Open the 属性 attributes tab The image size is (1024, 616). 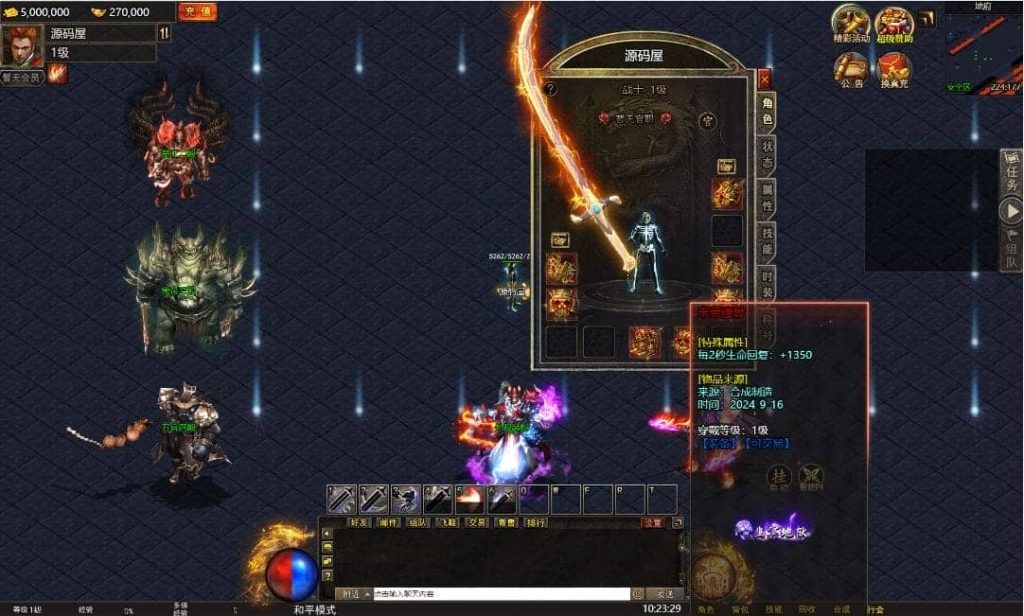(766, 198)
